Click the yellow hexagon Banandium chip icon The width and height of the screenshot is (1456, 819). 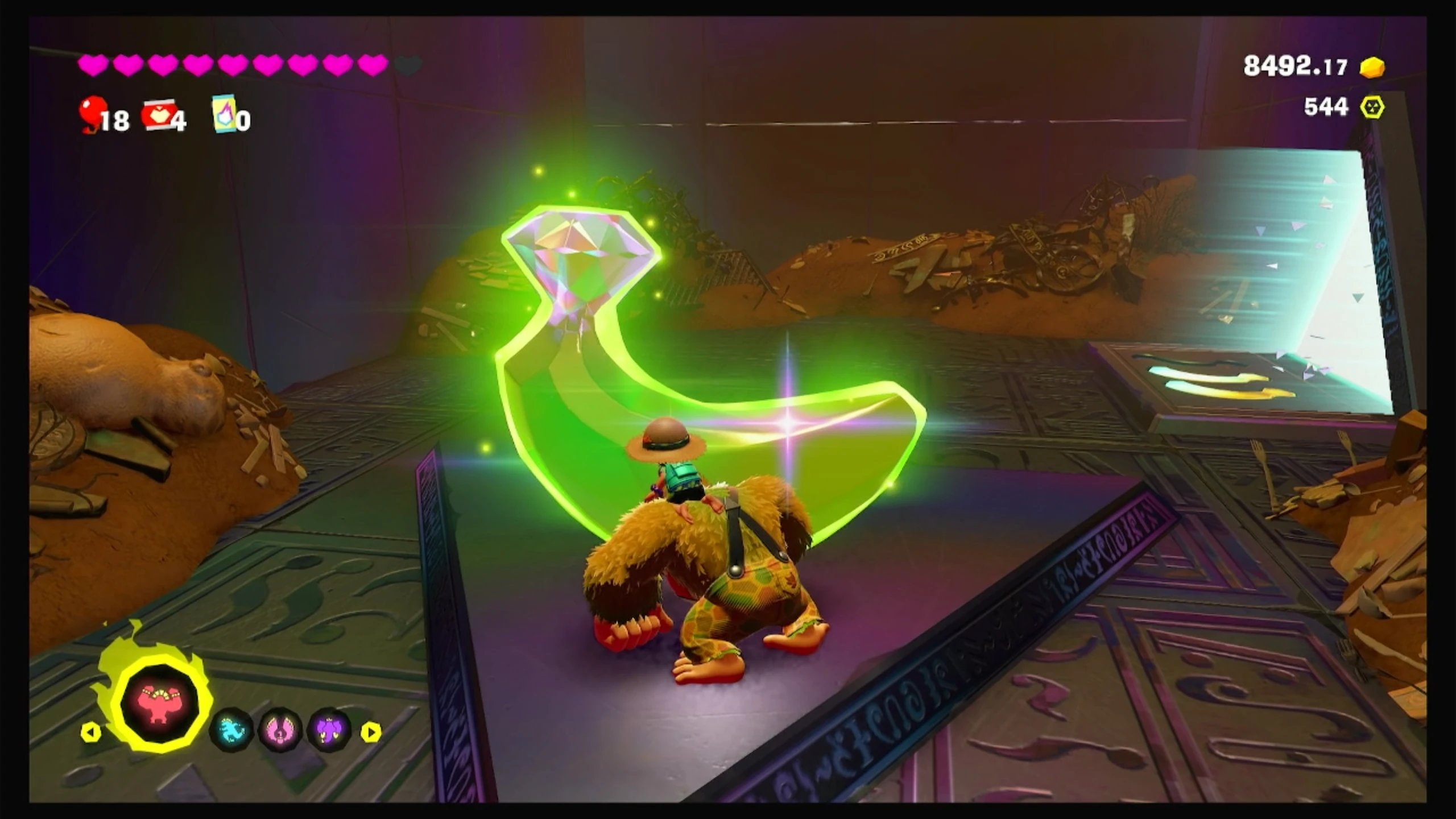pos(1372,107)
